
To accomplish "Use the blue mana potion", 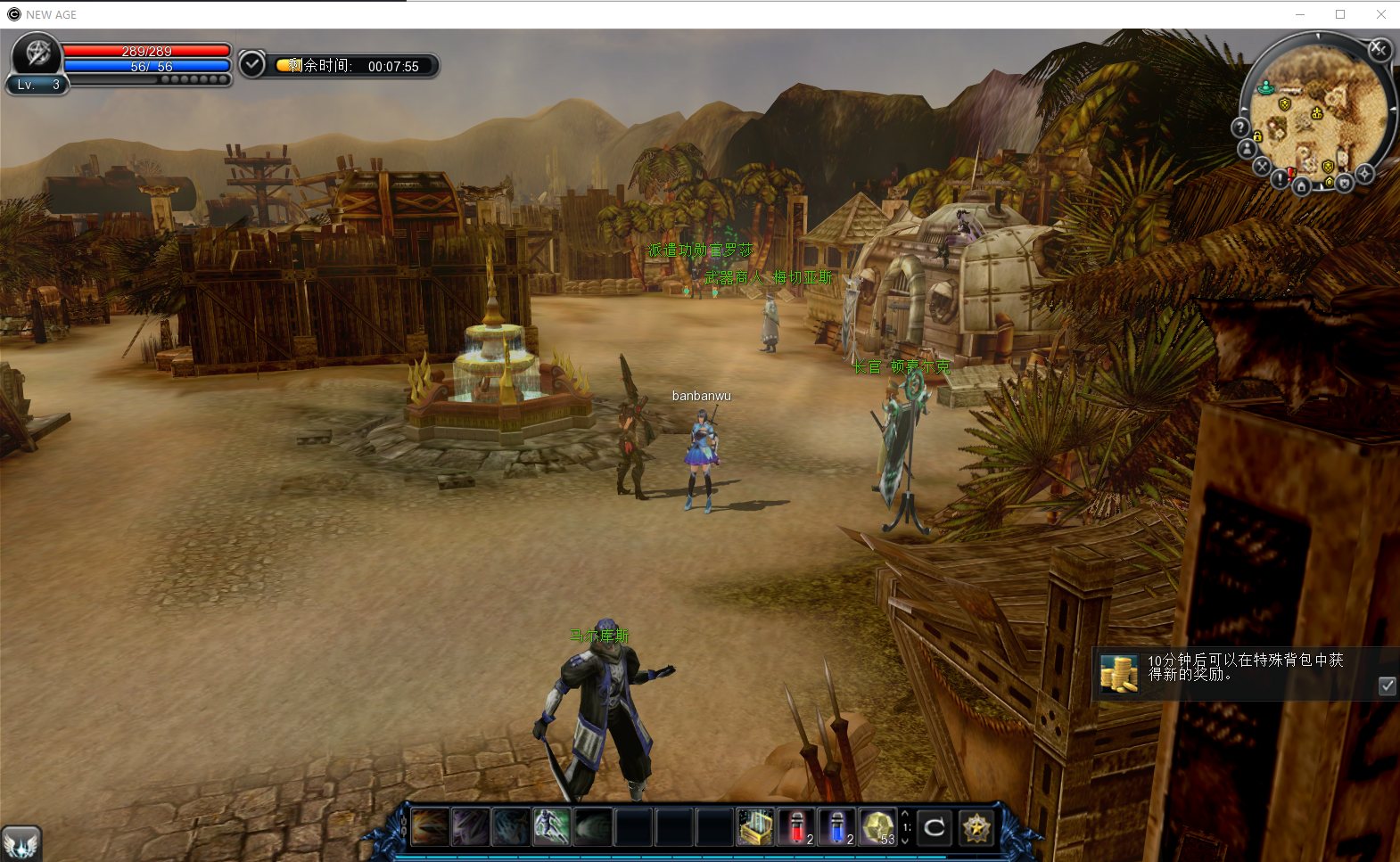I will pos(836,827).
